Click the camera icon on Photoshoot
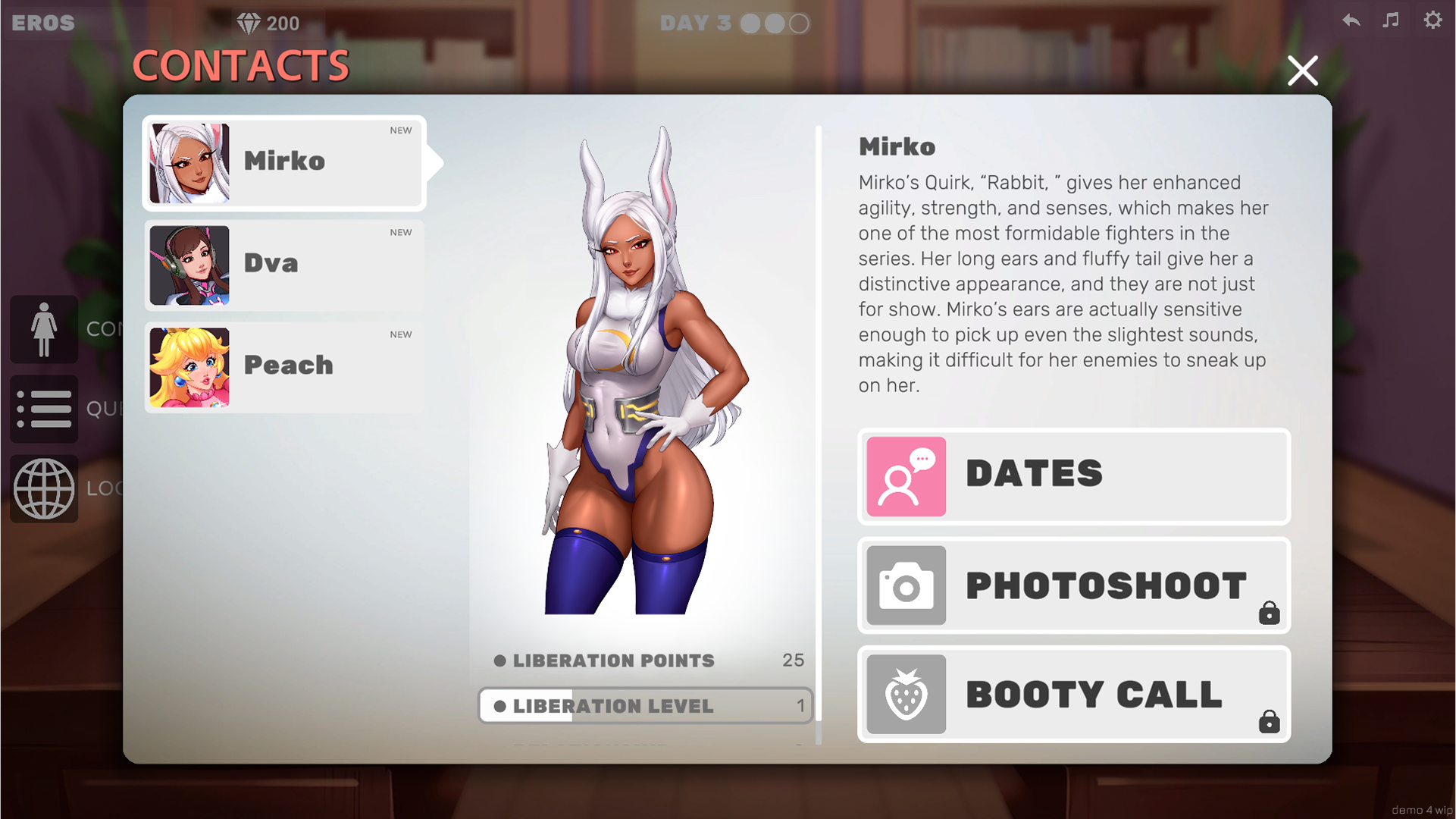The height and width of the screenshot is (819, 1456). coord(906,585)
